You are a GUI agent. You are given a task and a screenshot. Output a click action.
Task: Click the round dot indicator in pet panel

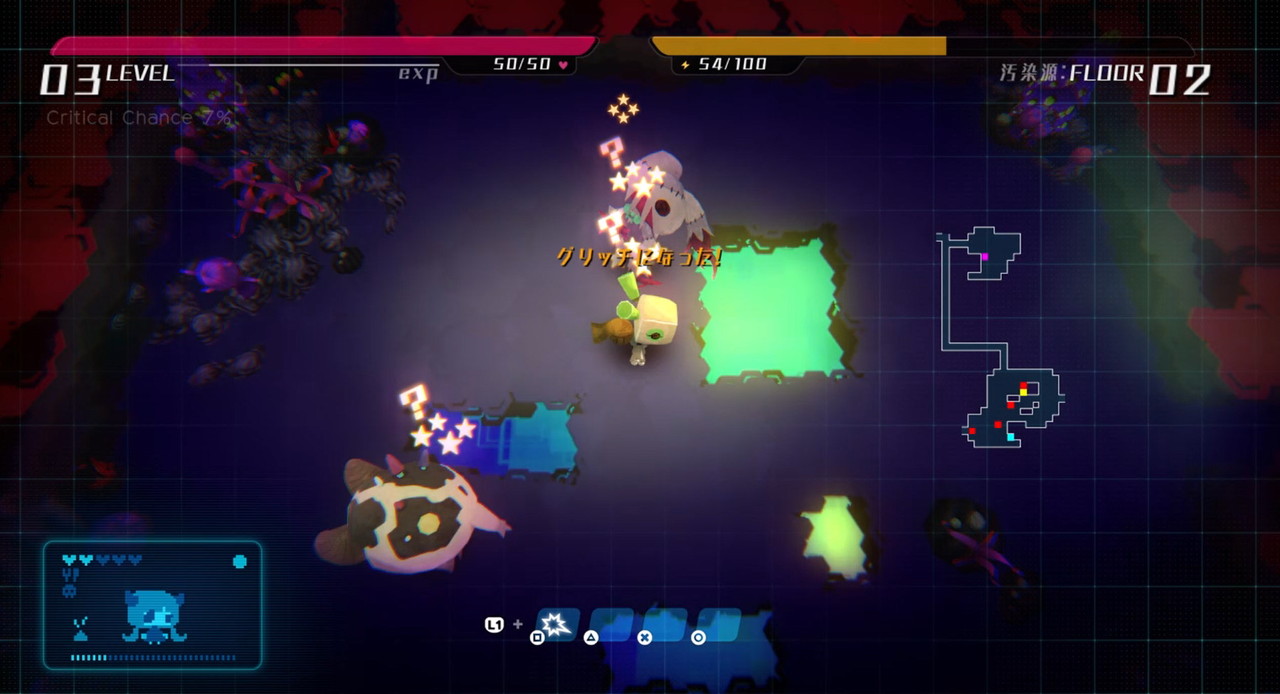[239, 561]
